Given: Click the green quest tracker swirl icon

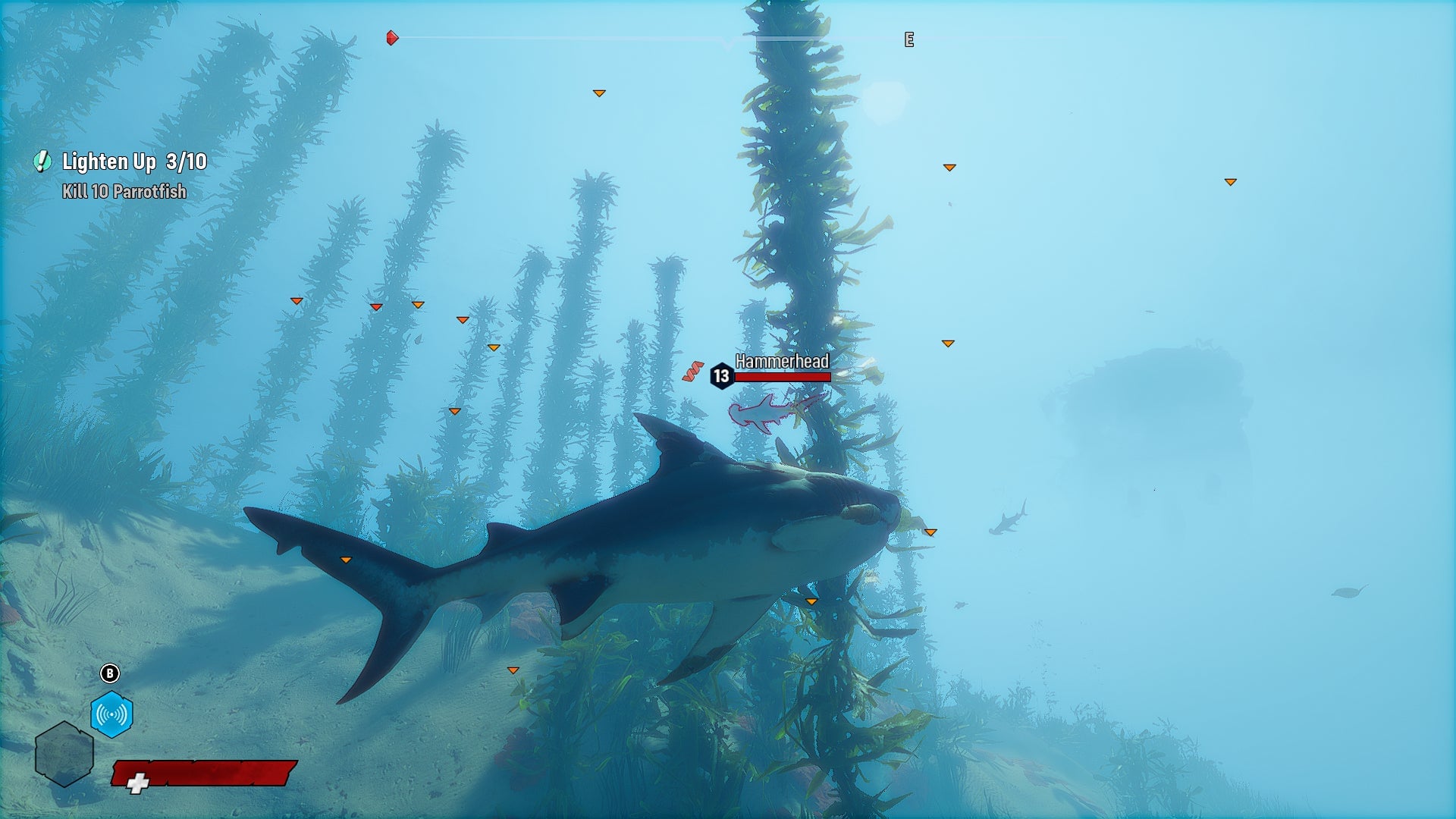Looking at the screenshot, I should pos(42,162).
